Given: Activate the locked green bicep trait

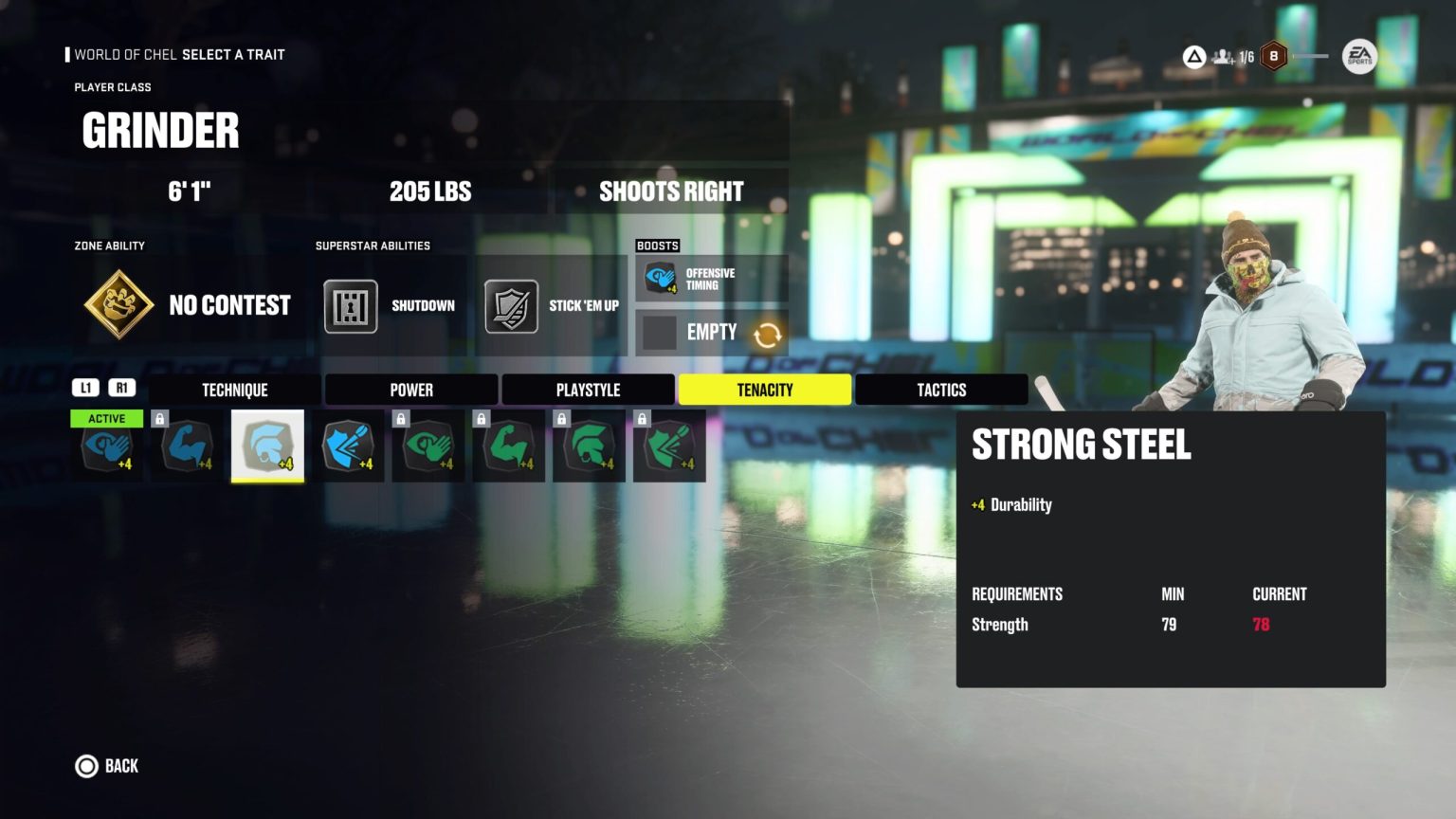Looking at the screenshot, I should (509, 446).
